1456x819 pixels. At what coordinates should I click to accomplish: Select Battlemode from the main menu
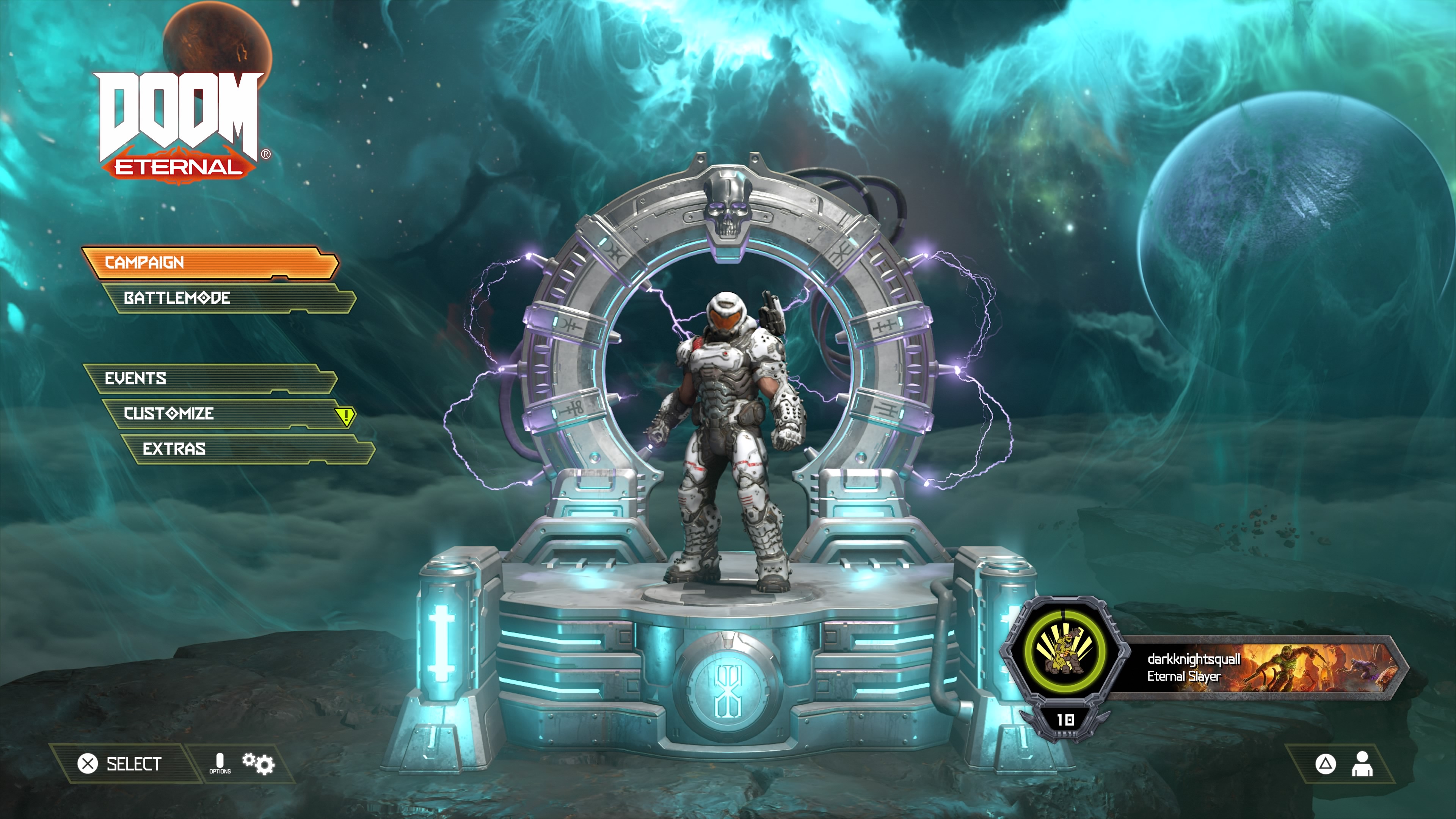pos(228,298)
